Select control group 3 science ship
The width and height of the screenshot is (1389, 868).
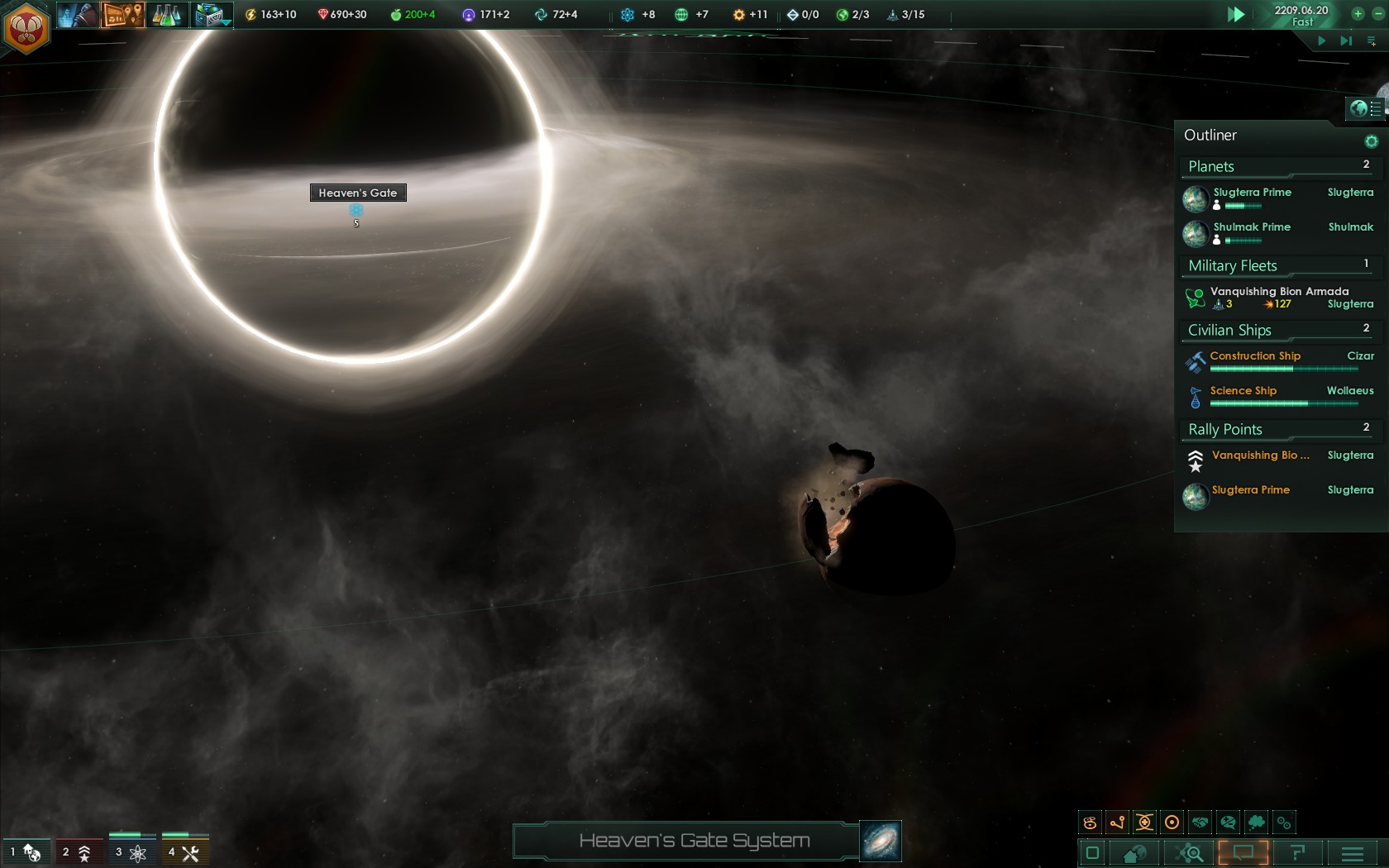click(x=131, y=852)
